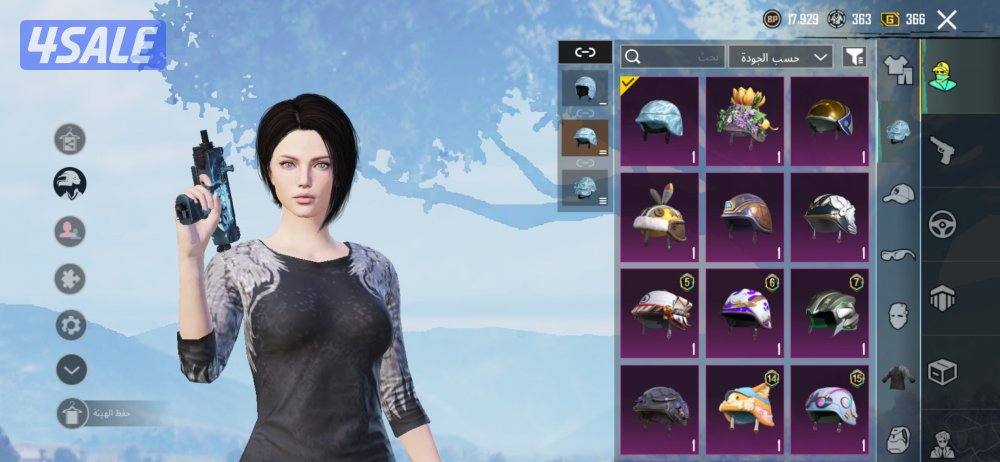Choose the gold and blue helmet skin

[x=829, y=120]
